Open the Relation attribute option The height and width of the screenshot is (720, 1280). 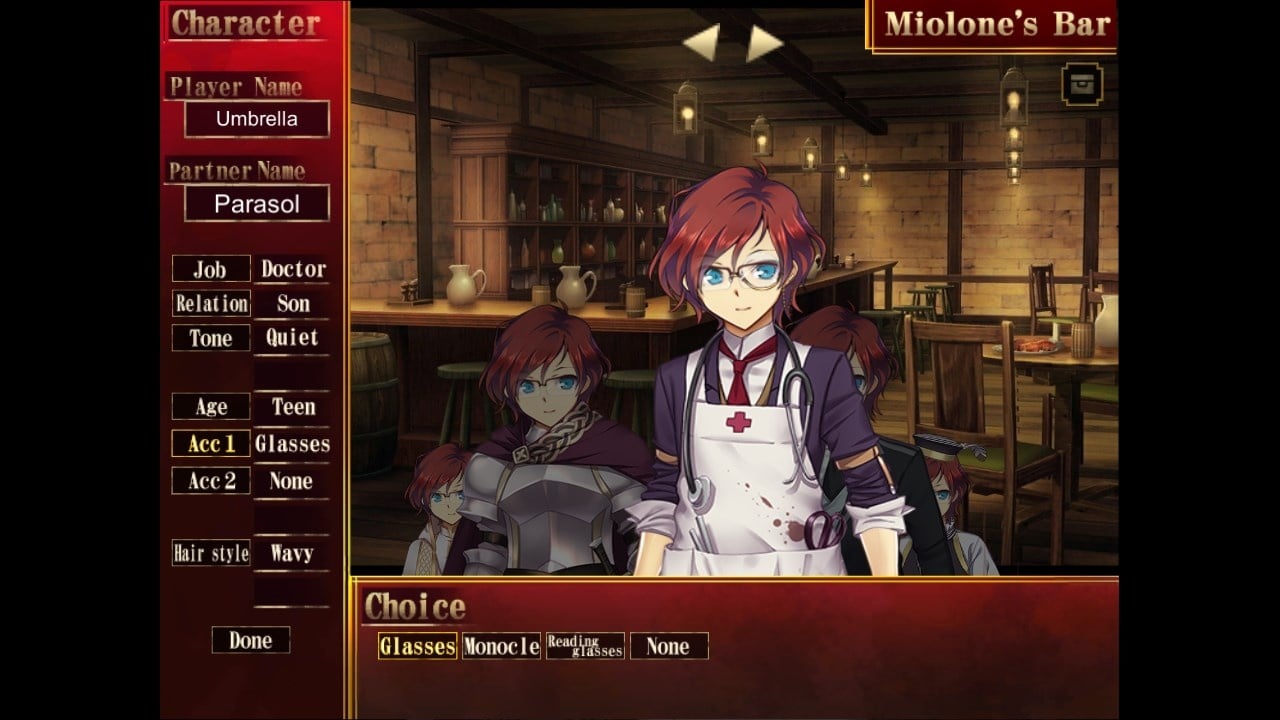pyautogui.click(x=210, y=303)
